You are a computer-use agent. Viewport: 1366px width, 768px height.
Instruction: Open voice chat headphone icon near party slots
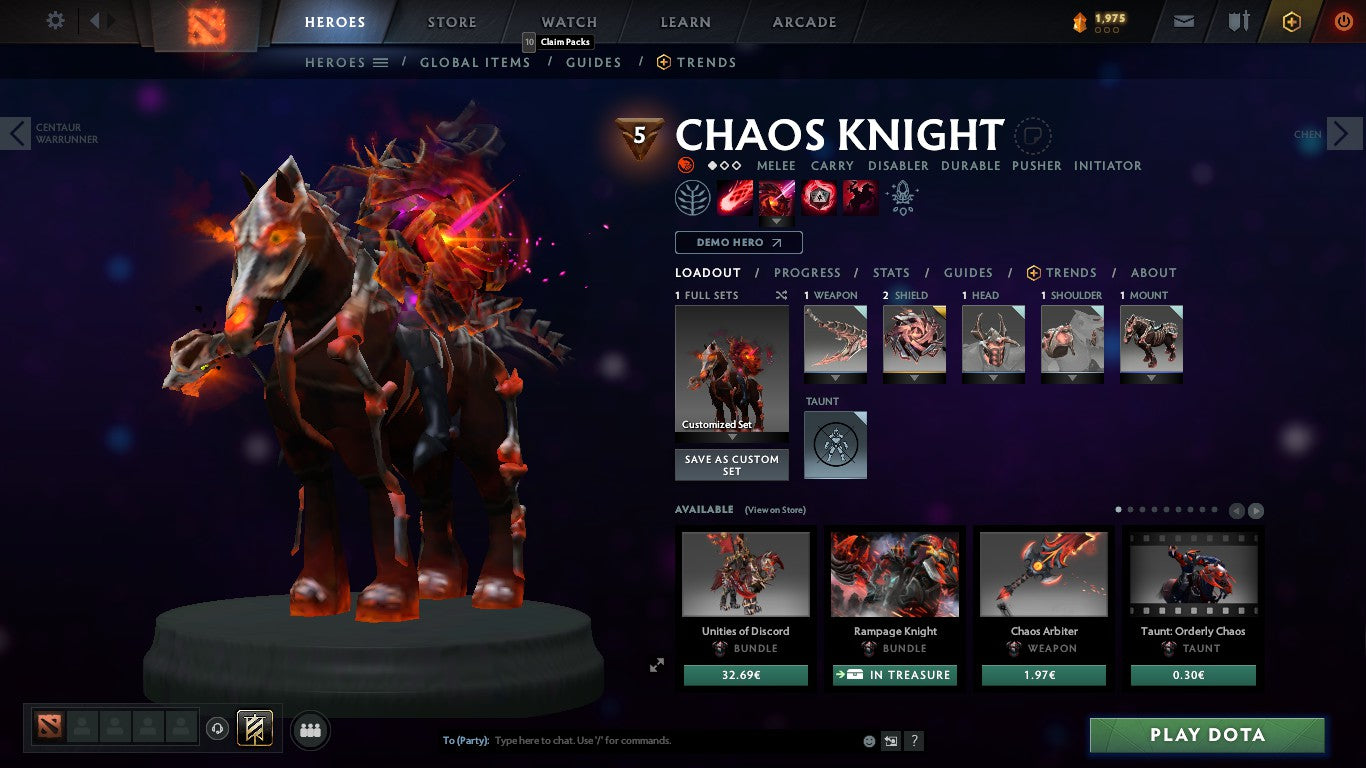pyautogui.click(x=219, y=729)
